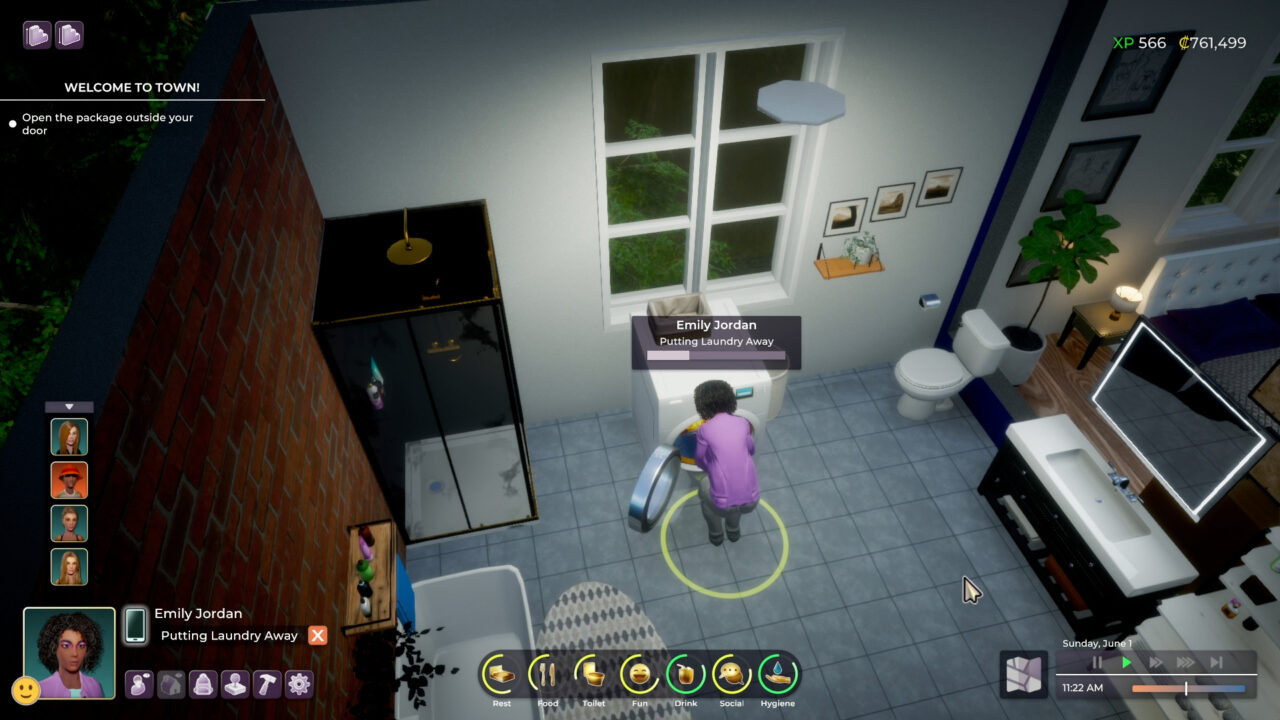Collapse the character portrait list

click(x=69, y=406)
